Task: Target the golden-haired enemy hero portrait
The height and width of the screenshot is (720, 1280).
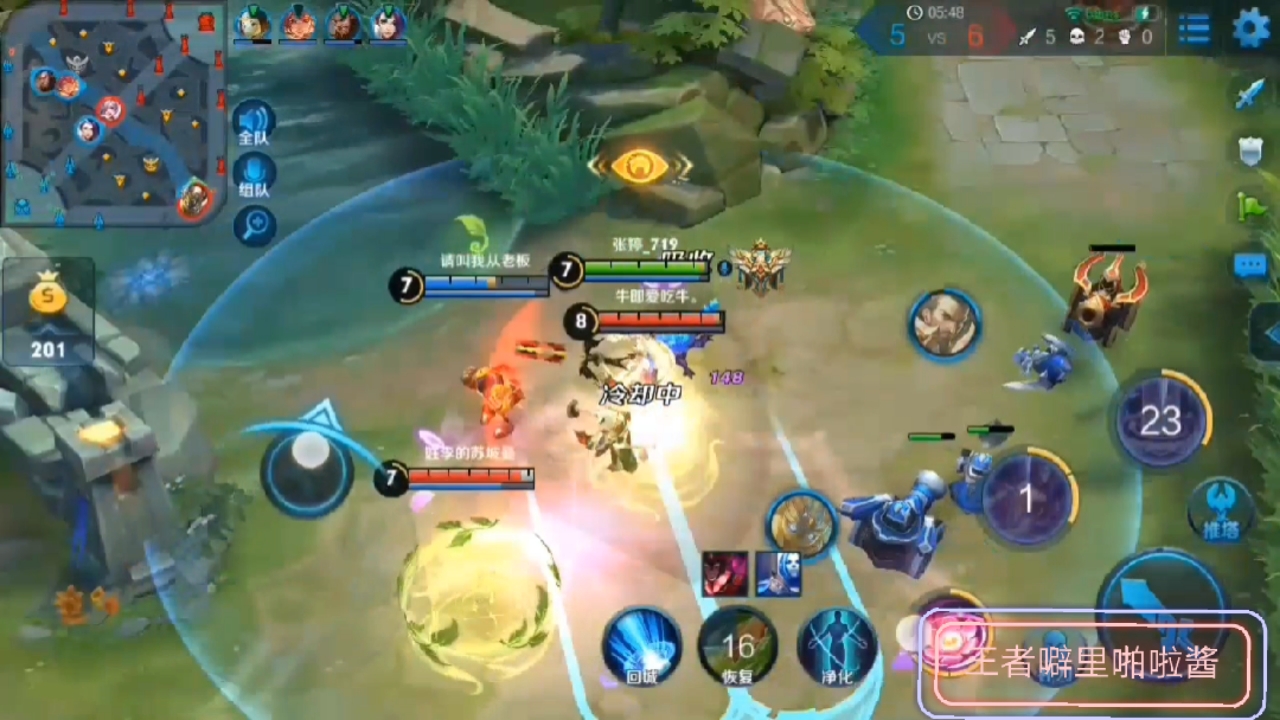Action: click(x=801, y=523)
